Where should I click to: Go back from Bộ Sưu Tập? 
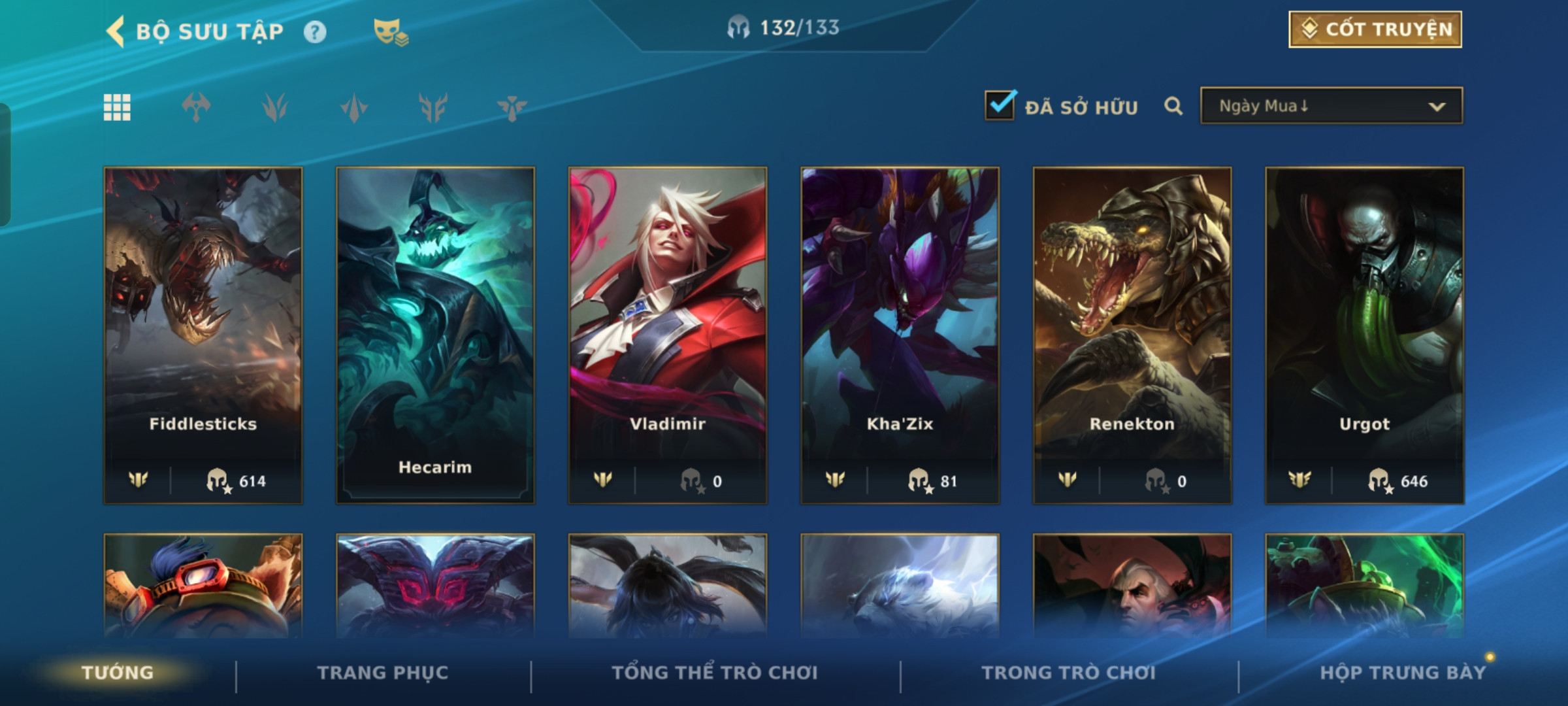click(x=116, y=31)
